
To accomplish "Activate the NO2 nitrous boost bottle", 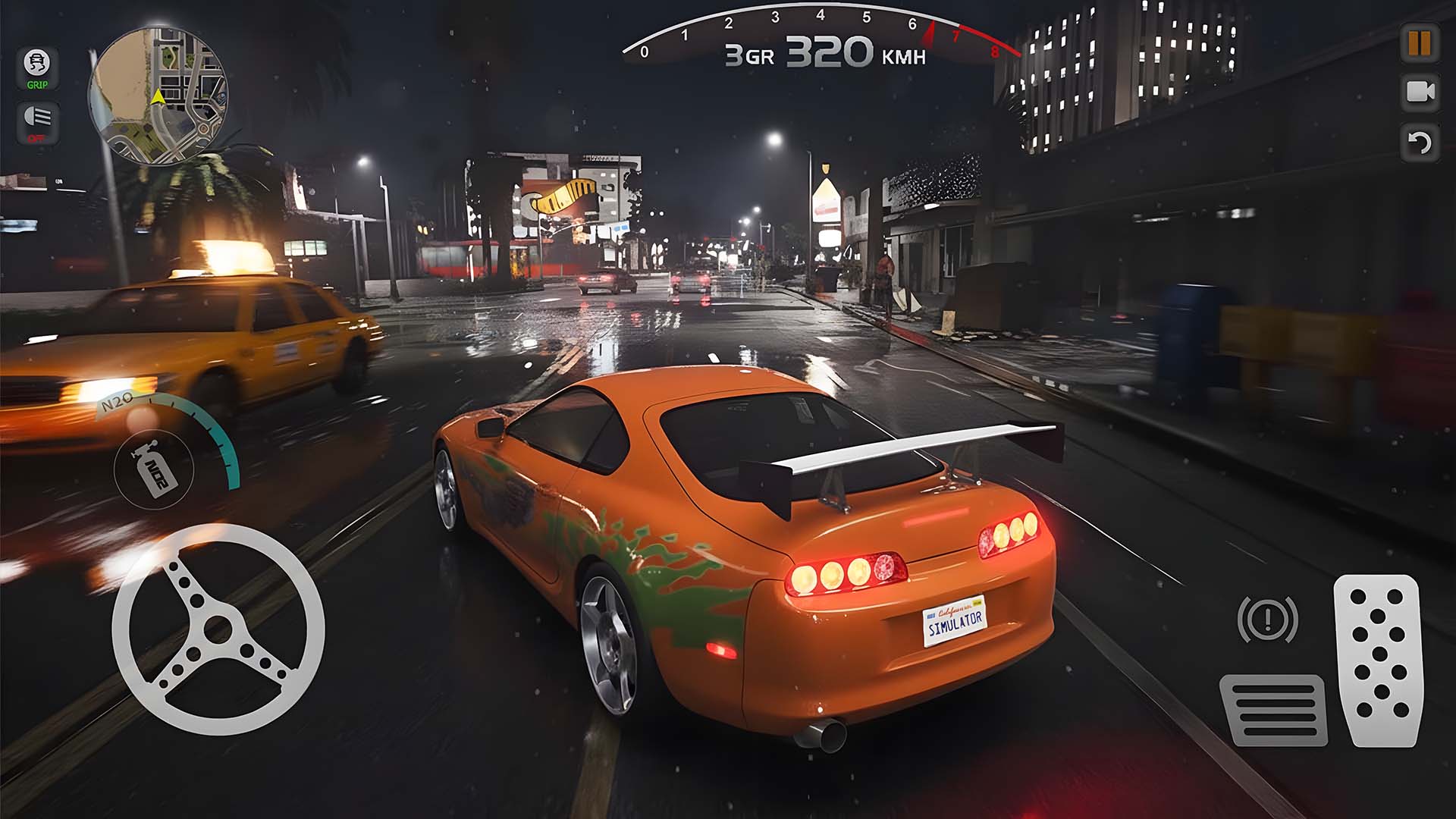I will pyautogui.click(x=155, y=469).
